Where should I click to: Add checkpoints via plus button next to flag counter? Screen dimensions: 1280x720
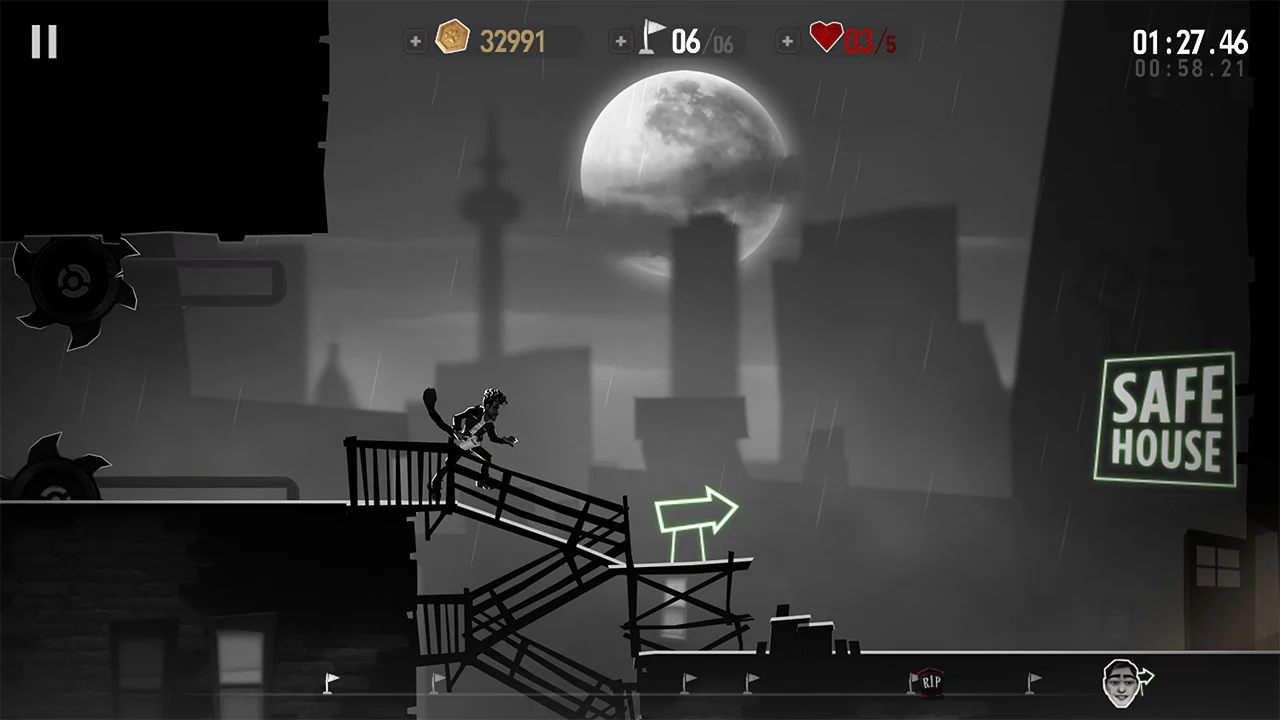pos(621,42)
